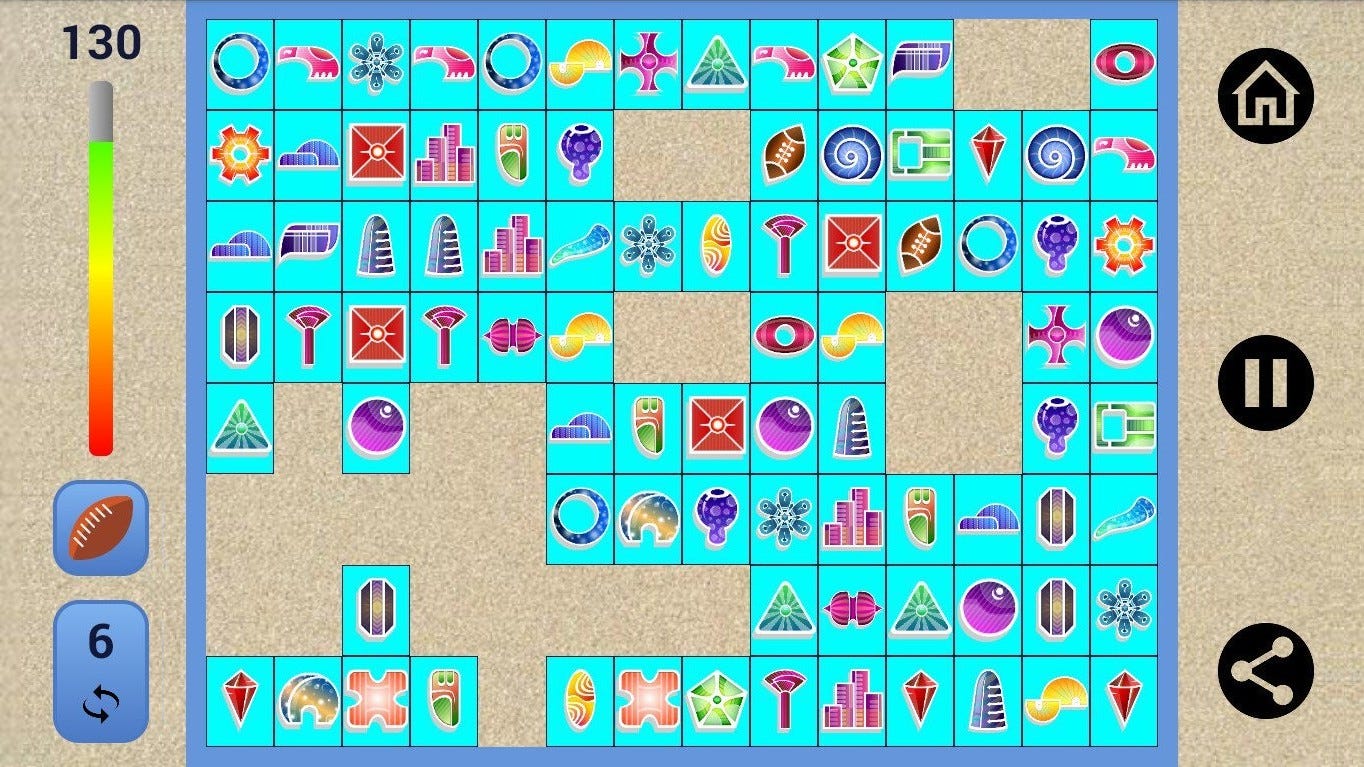1364x767 pixels.
Task: Shuffle the tiles using the 6 button
Action: tap(100, 671)
